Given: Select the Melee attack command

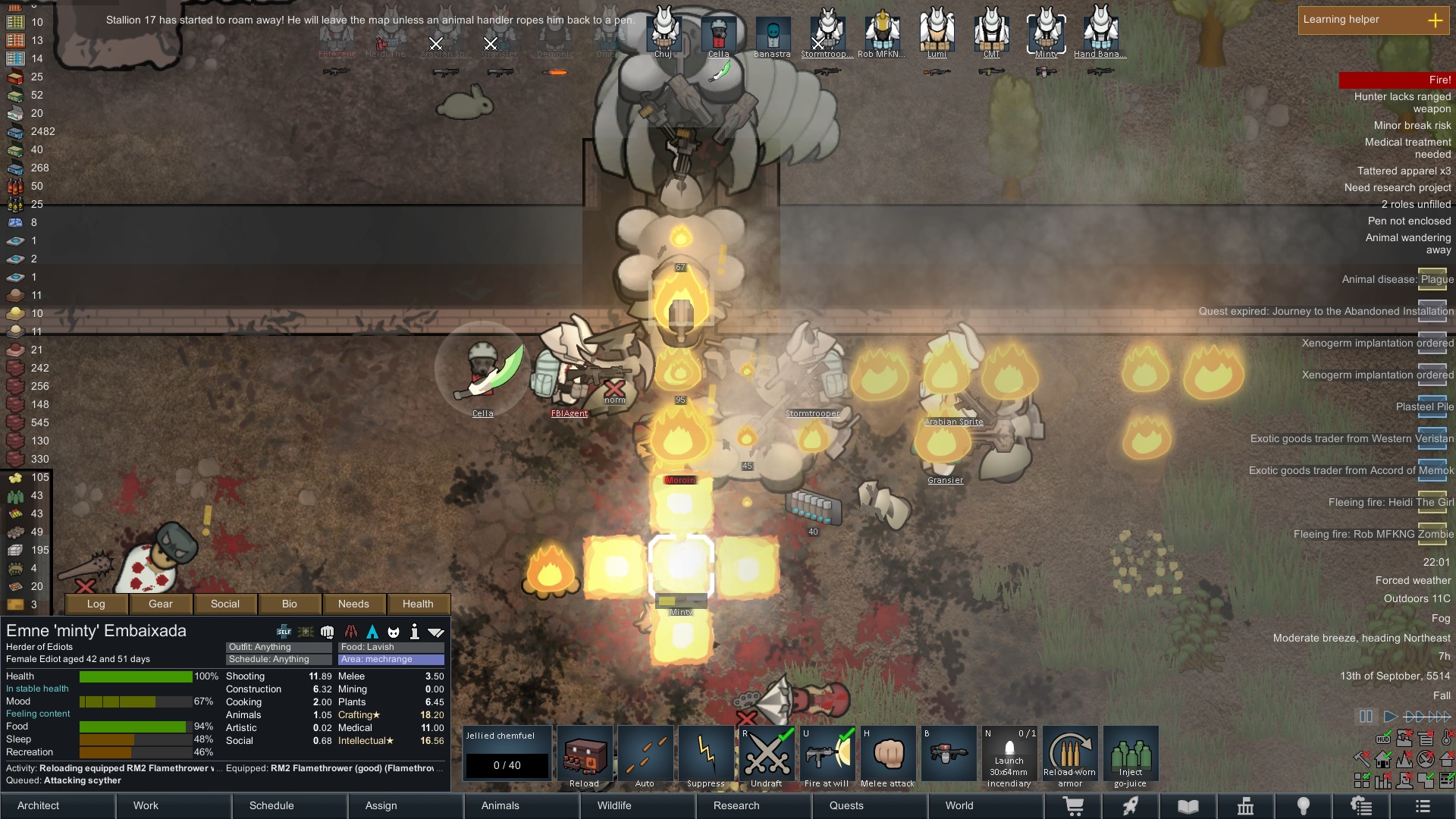Looking at the screenshot, I should pyautogui.click(x=888, y=755).
